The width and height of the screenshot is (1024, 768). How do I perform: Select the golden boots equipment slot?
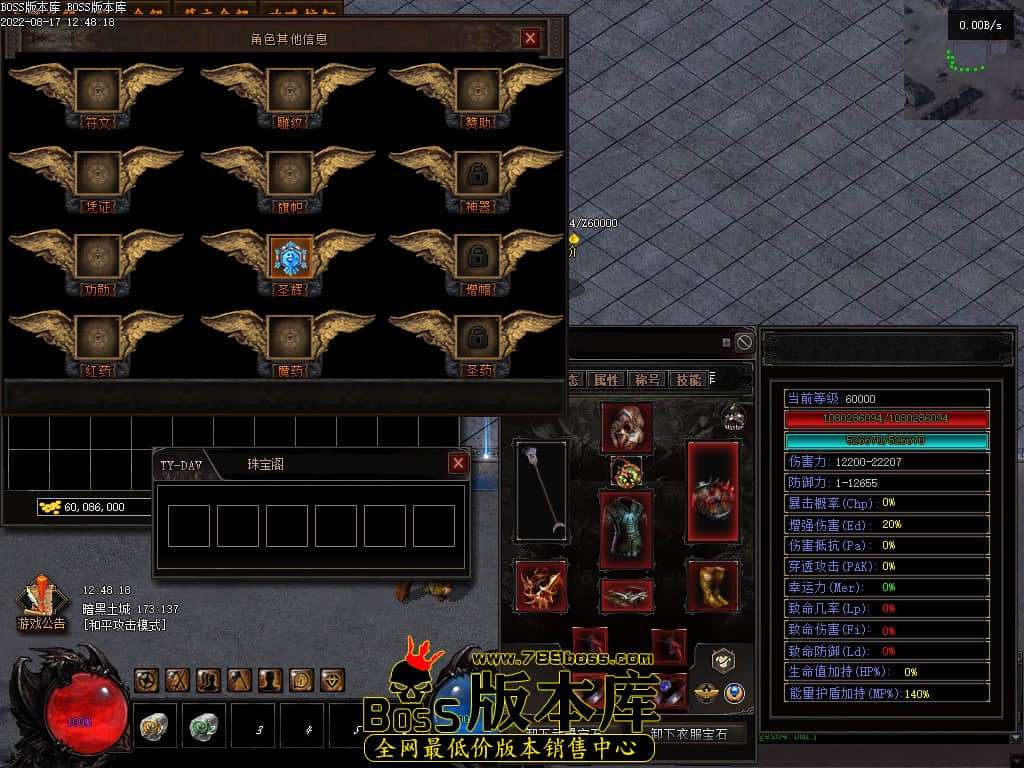pyautogui.click(x=712, y=585)
